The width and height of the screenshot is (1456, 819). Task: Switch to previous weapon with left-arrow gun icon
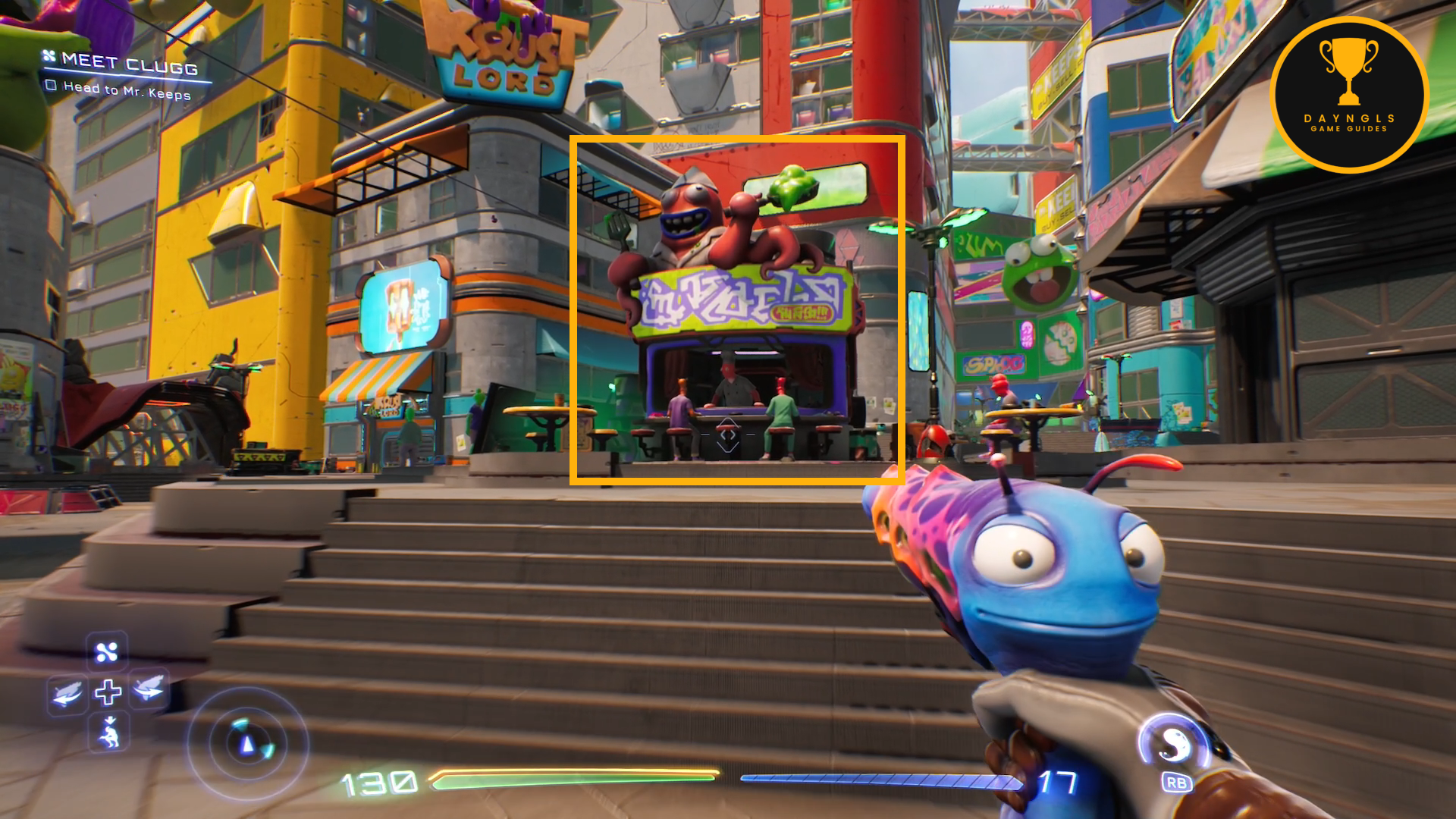(67, 692)
